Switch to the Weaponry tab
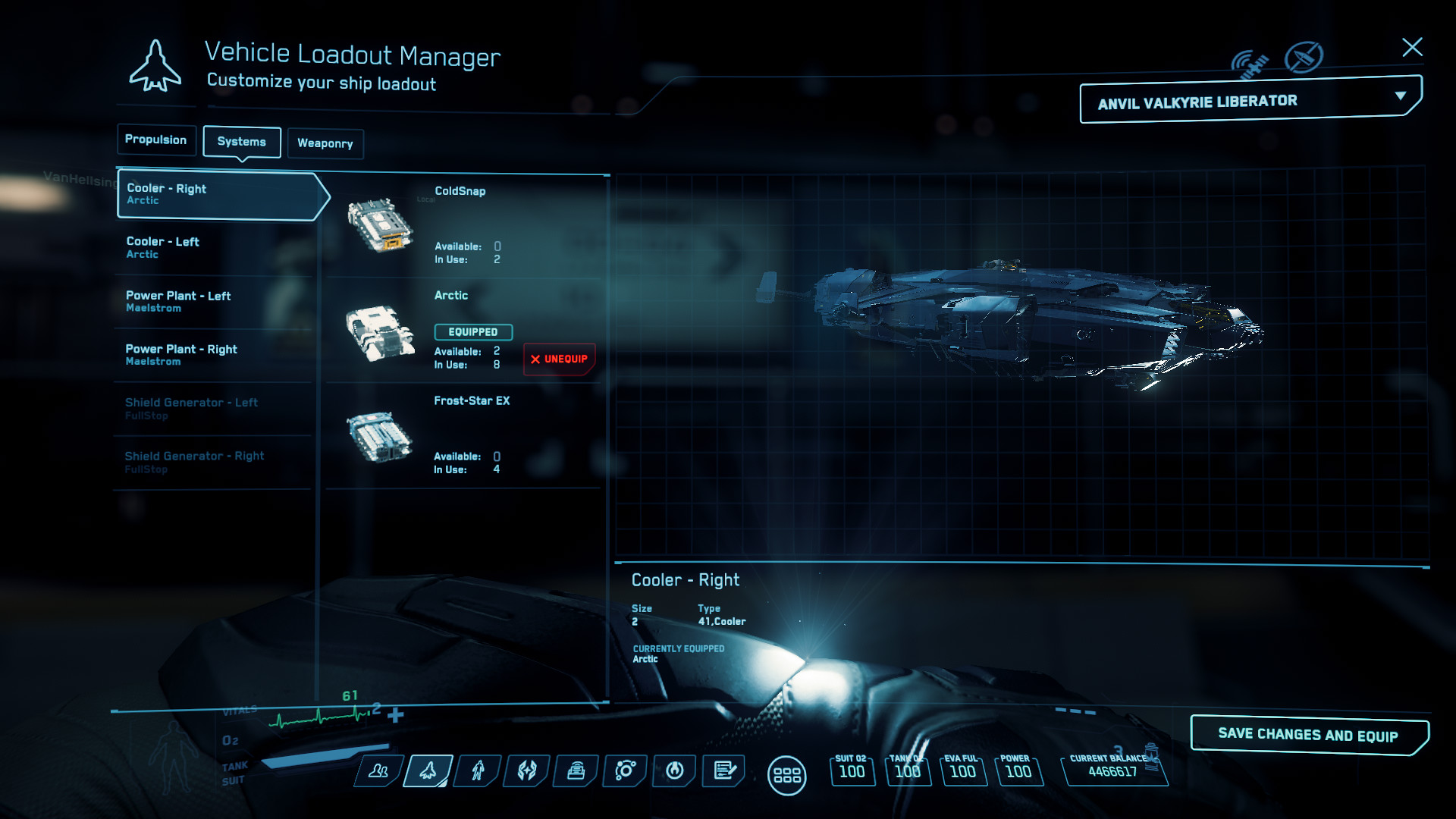This screenshot has width=1456, height=819. [325, 143]
